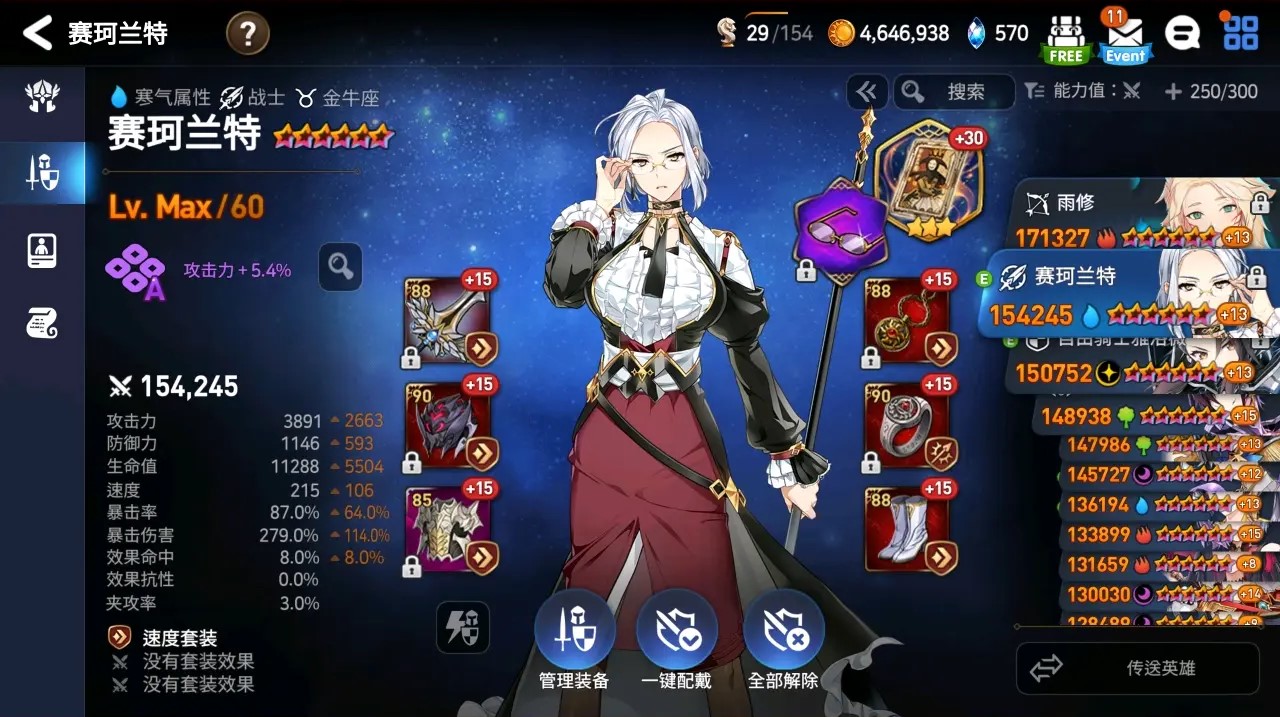Select the equipped red necklace slot
Image resolution: width=1280 pixels, height=717 pixels.
[x=907, y=321]
